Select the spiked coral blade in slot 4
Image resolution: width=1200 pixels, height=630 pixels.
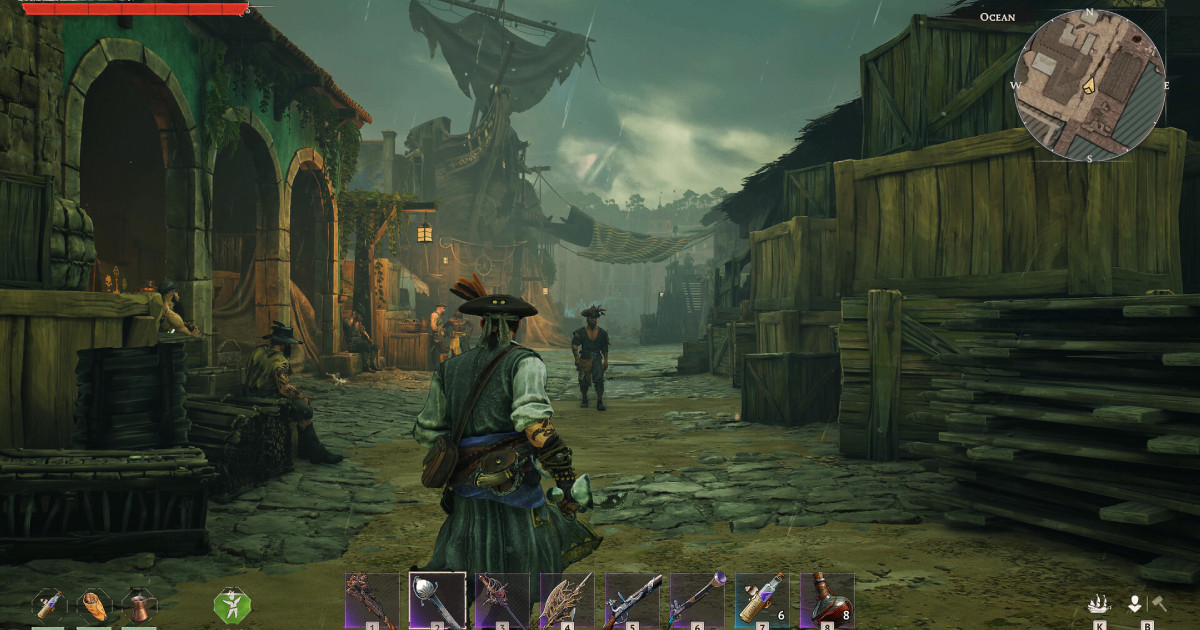567,600
